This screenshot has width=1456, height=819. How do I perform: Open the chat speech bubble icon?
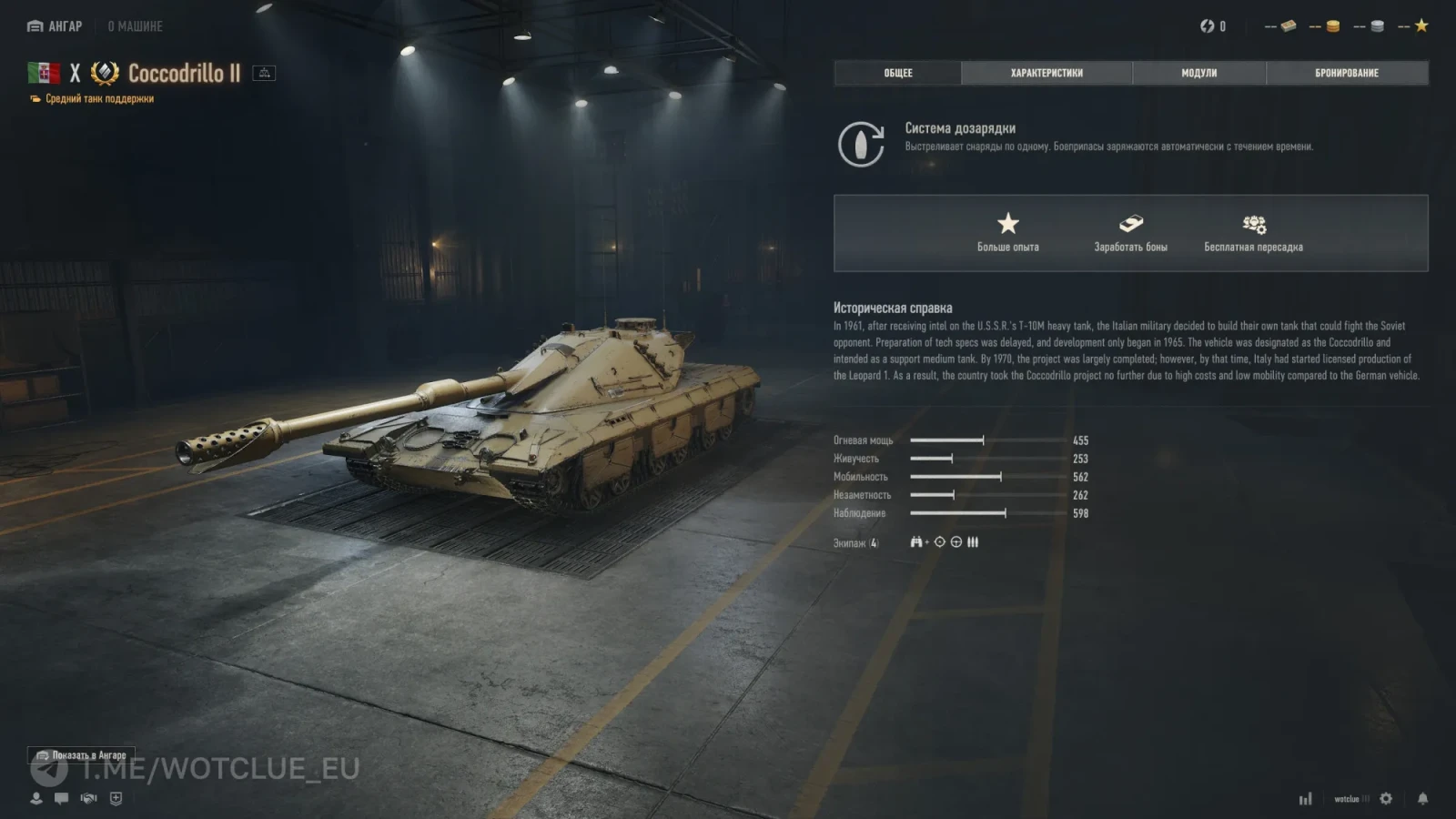[x=61, y=798]
